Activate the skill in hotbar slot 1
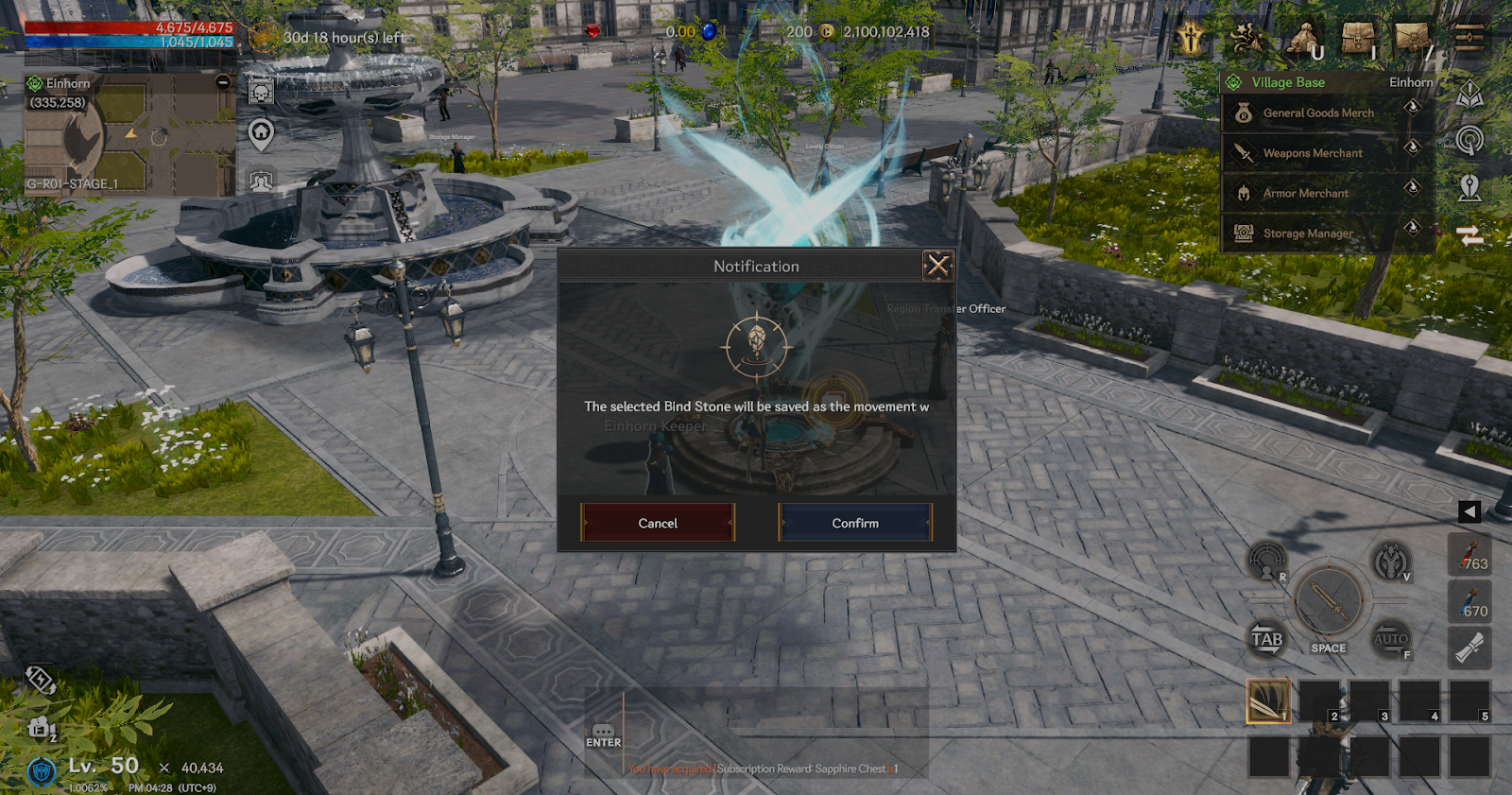 (1268, 701)
